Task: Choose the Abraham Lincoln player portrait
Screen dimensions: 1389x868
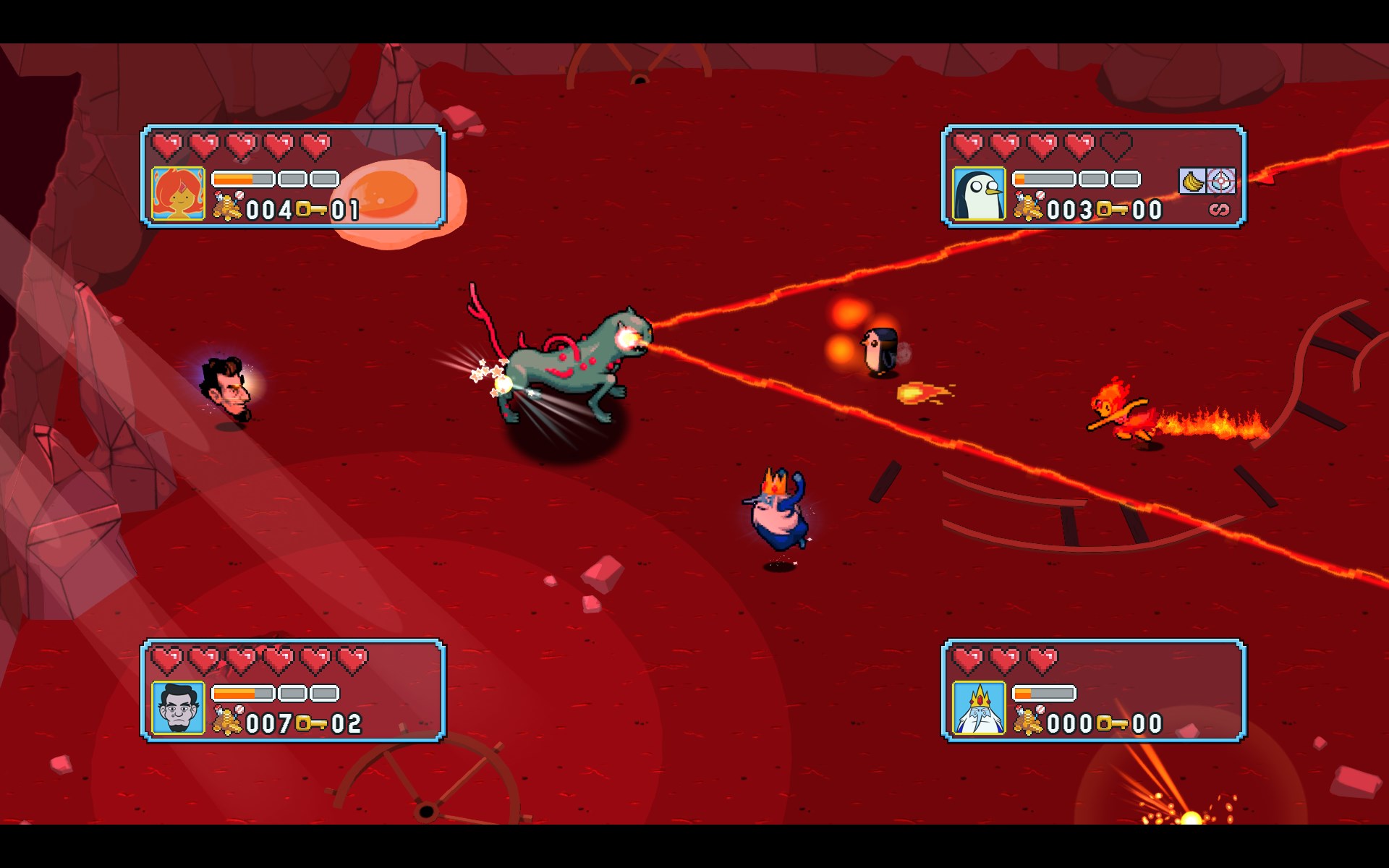Action: click(178, 707)
